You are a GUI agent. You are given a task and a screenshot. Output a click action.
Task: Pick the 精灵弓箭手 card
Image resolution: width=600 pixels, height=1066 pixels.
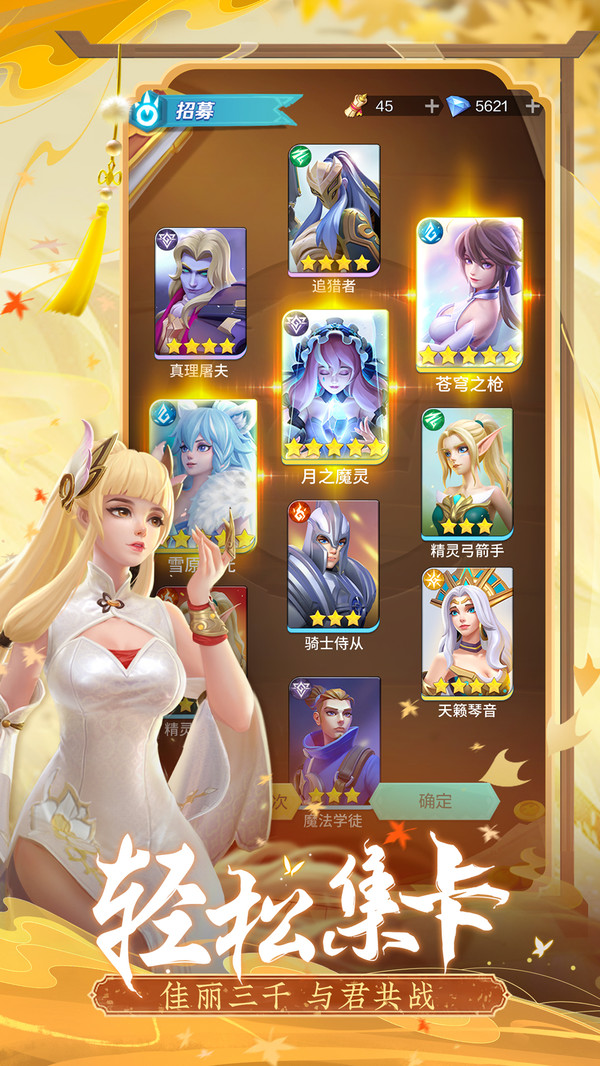tap(466, 472)
